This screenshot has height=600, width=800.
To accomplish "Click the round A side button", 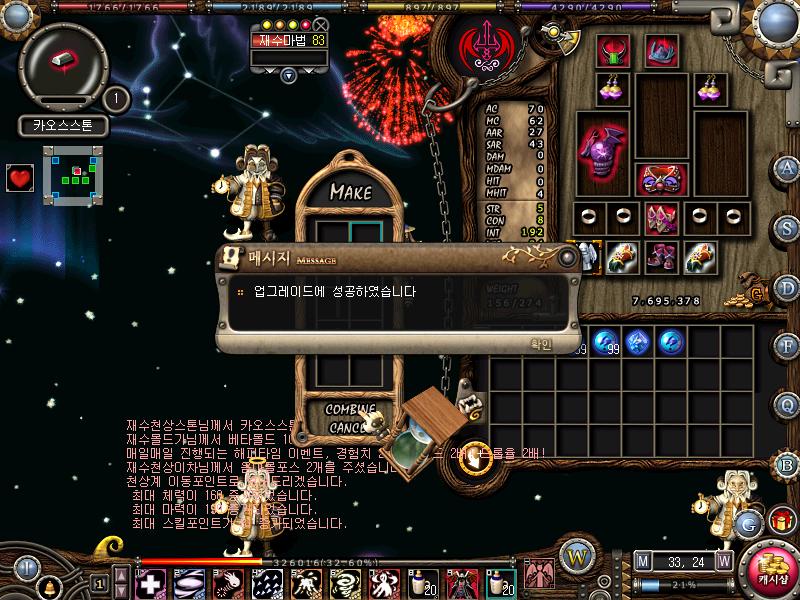I will tap(787, 167).
